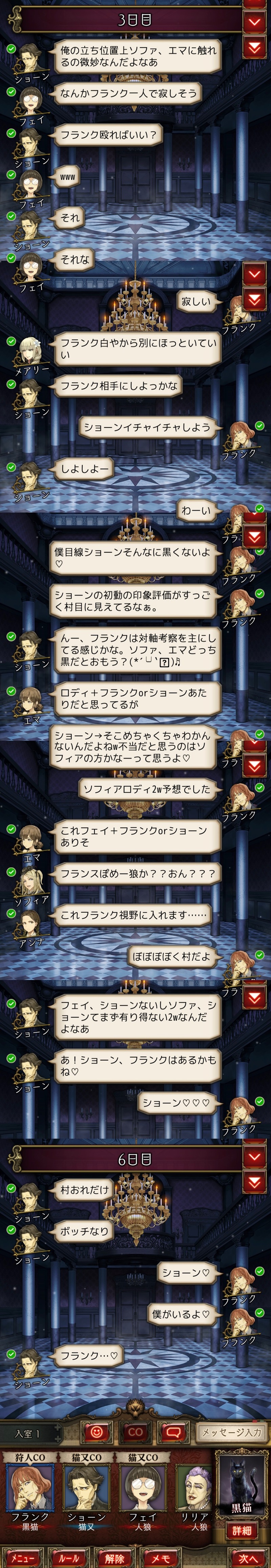The width and height of the screenshot is (271, 1568).
Task: Go to the next page with 次へ
Action: (248, 1557)
